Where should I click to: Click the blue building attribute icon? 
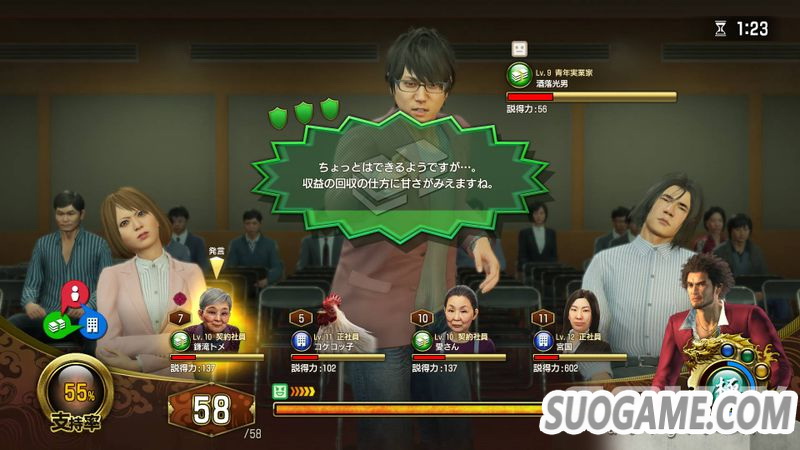93,324
